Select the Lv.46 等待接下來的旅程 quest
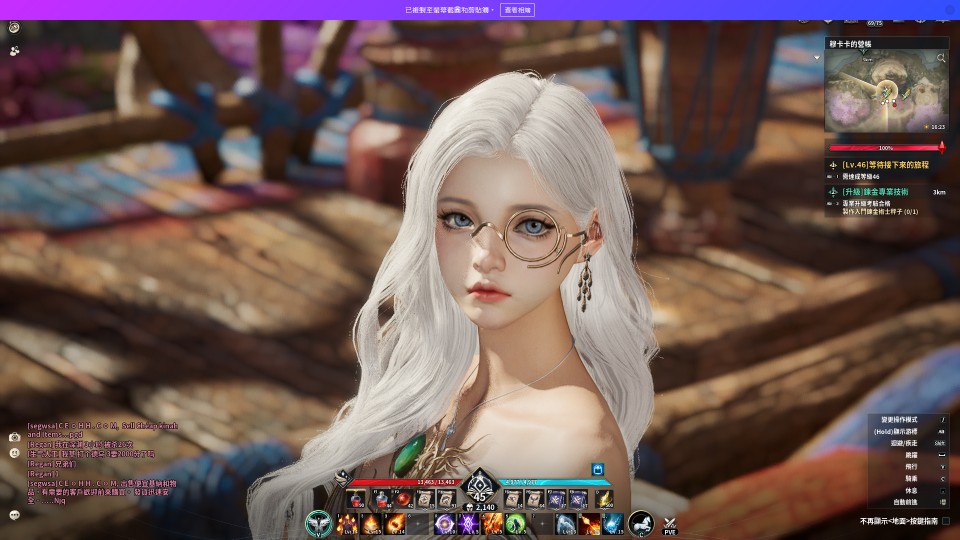This screenshot has width=960, height=540. [x=885, y=164]
